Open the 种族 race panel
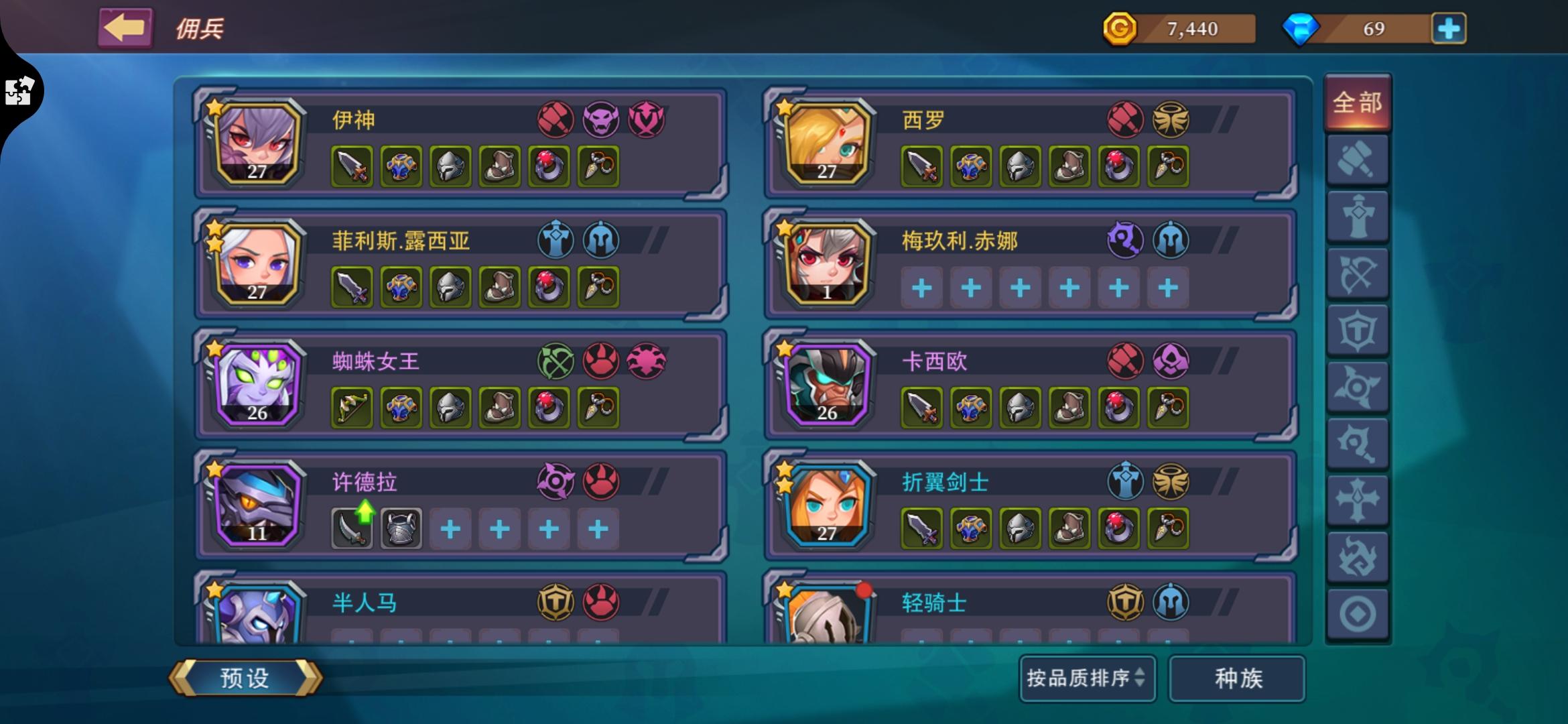Screen dimensions: 1568x724 point(1236,679)
